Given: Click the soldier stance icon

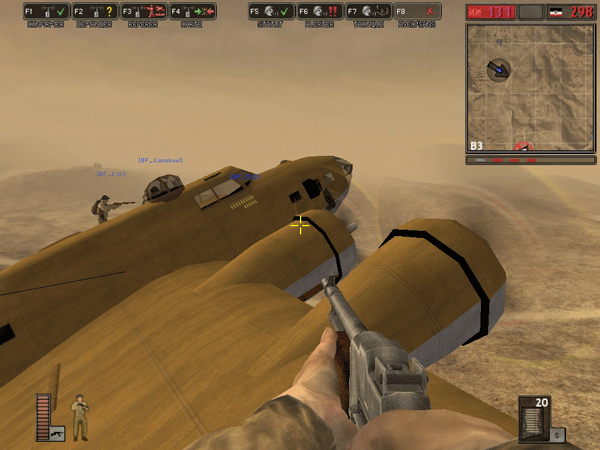Looking at the screenshot, I should click(80, 416).
